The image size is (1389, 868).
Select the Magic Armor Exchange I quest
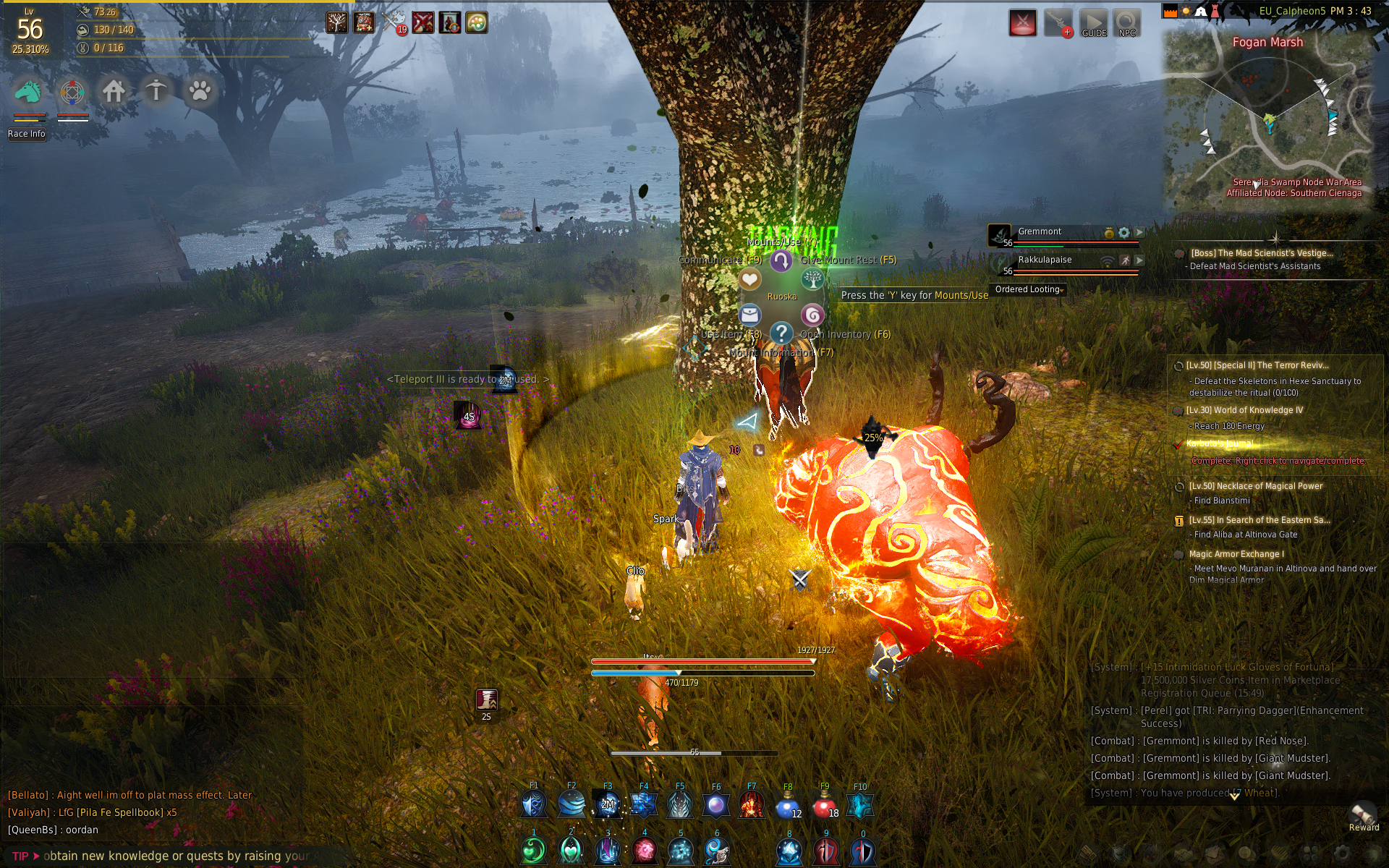point(1236,554)
